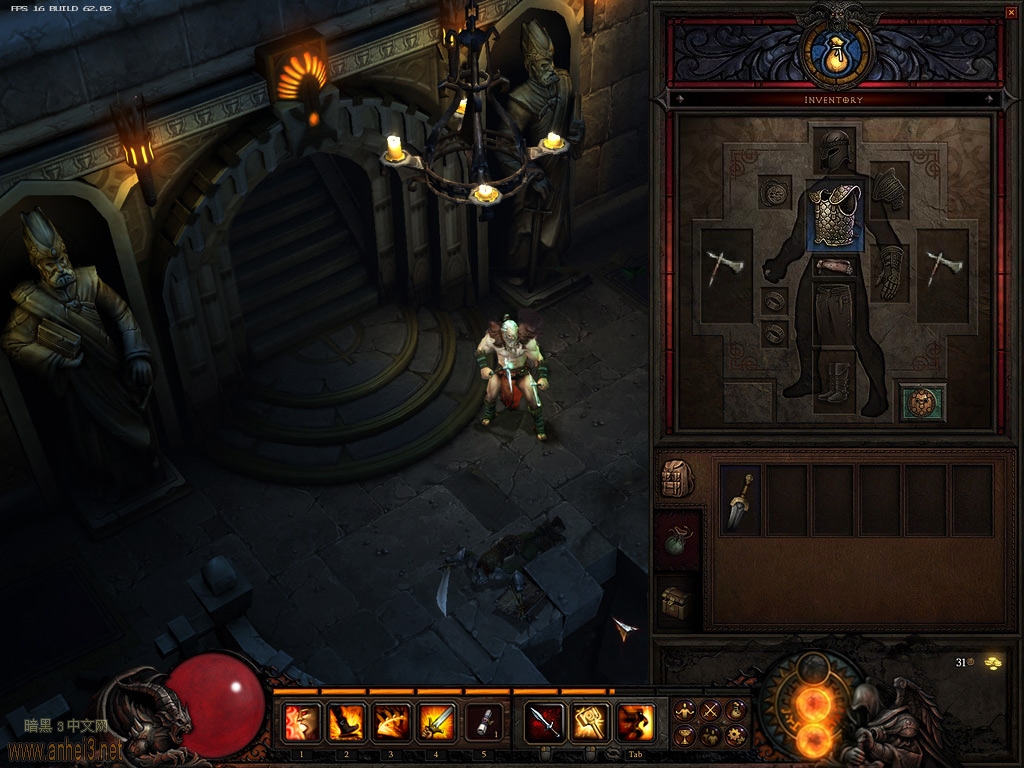Activate the fiery stomping boot skill
The image size is (1024, 768).
[x=347, y=722]
